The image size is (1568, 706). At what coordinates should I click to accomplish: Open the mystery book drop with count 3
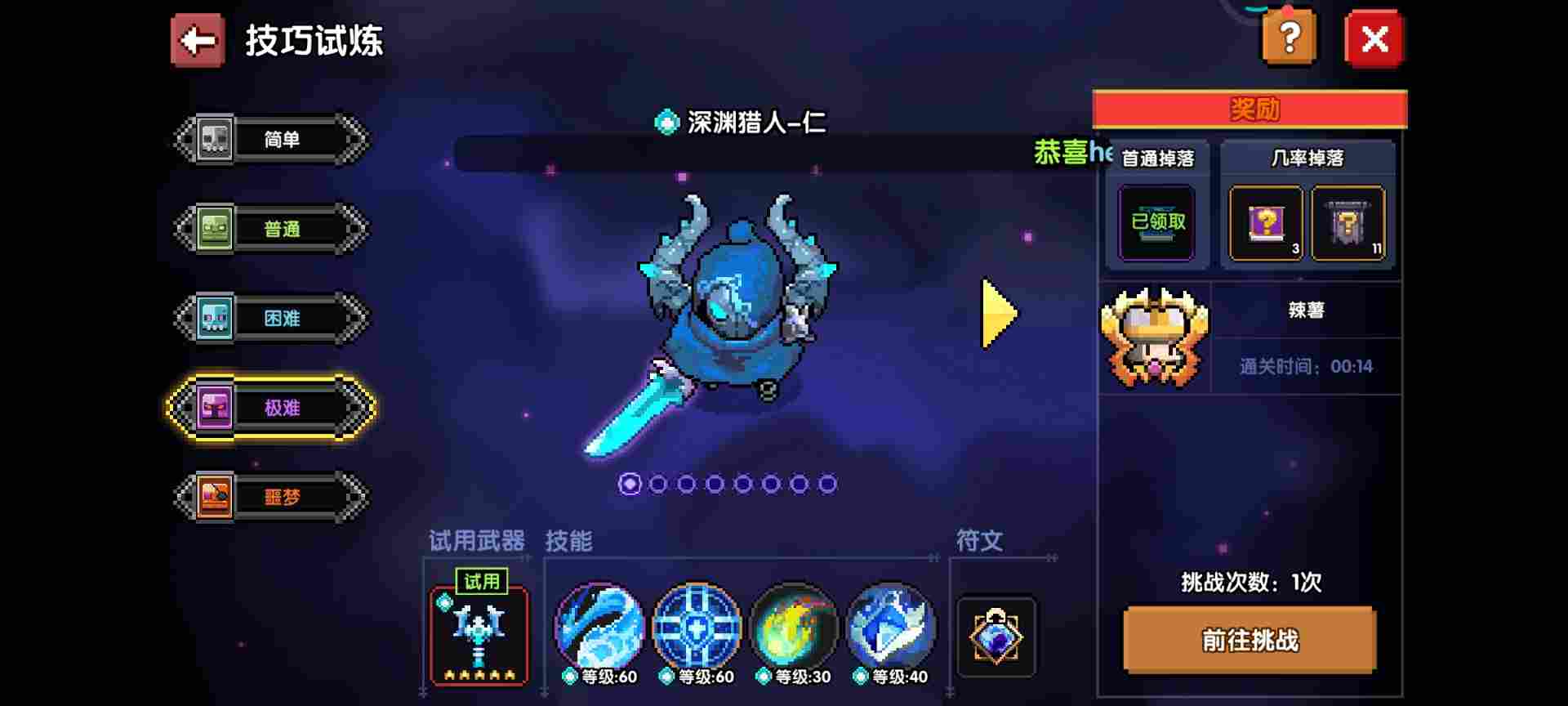(1266, 222)
